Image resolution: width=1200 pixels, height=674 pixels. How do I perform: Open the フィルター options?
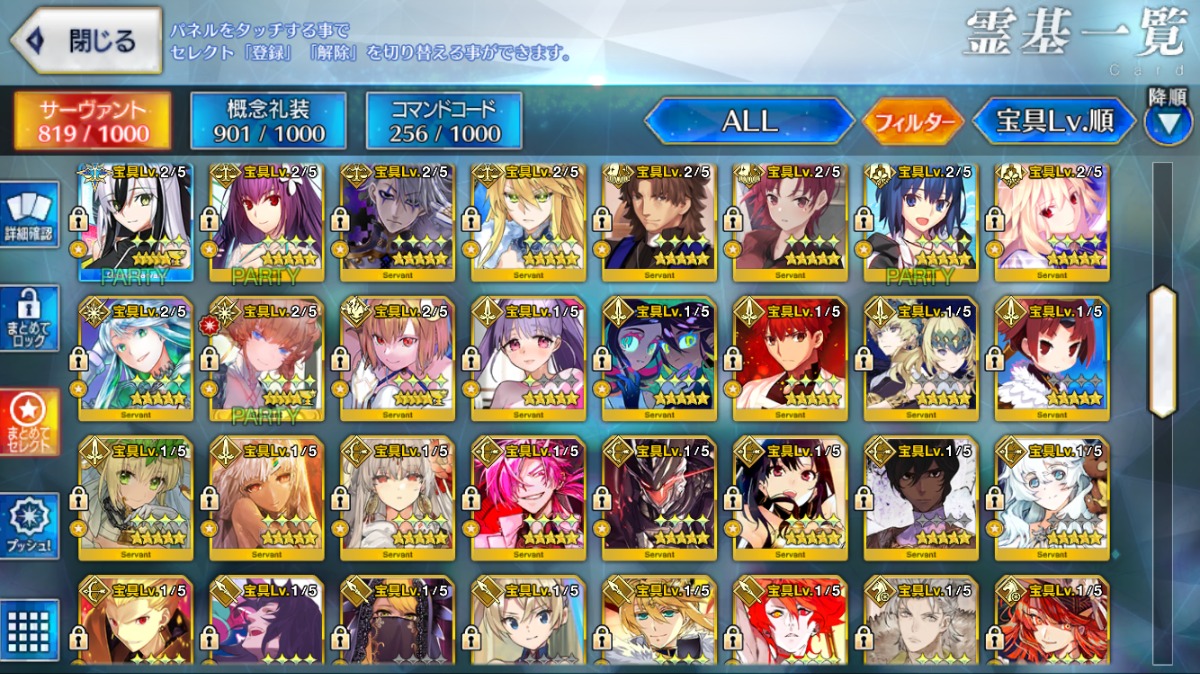click(912, 122)
